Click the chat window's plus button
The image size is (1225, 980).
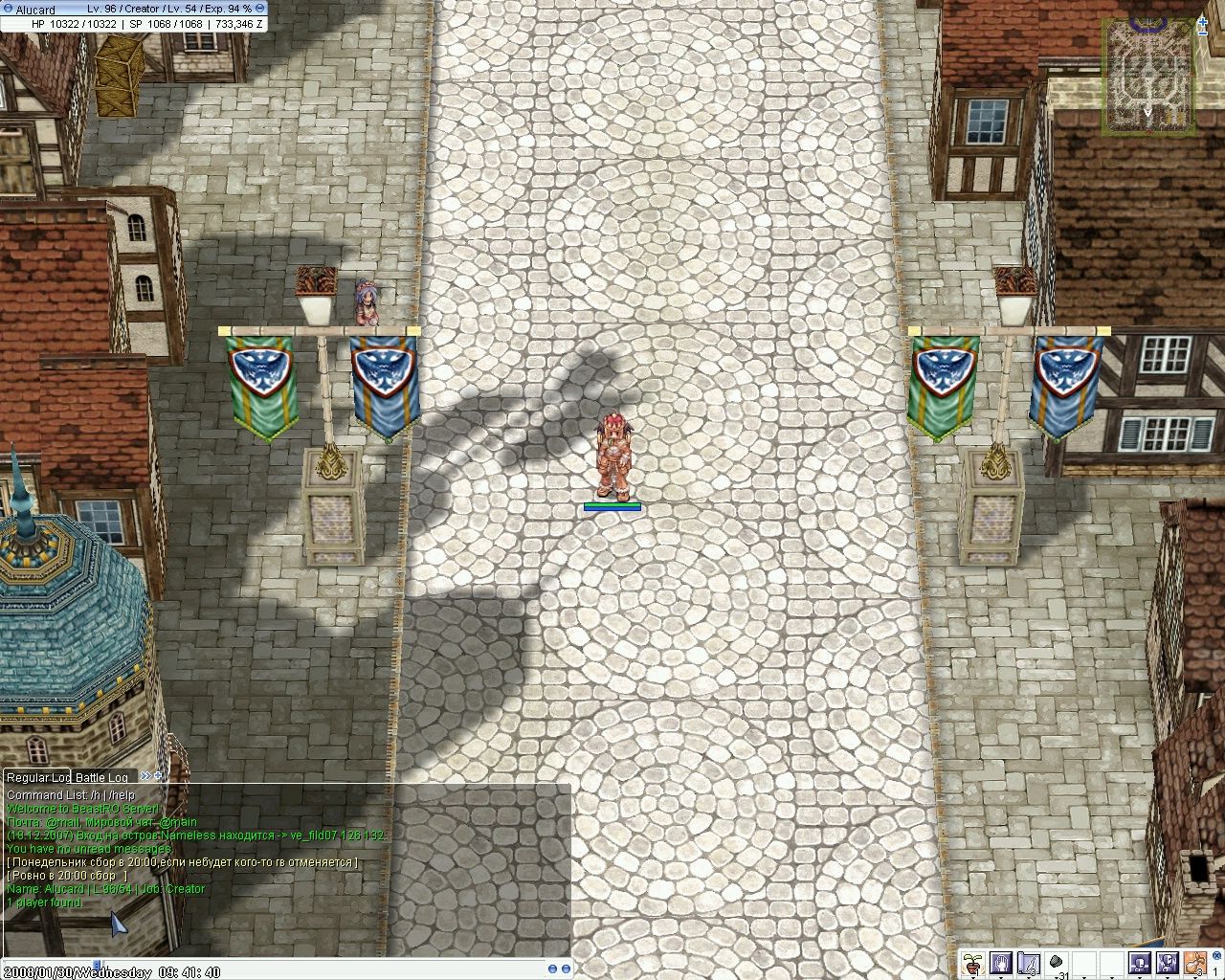coord(159,775)
